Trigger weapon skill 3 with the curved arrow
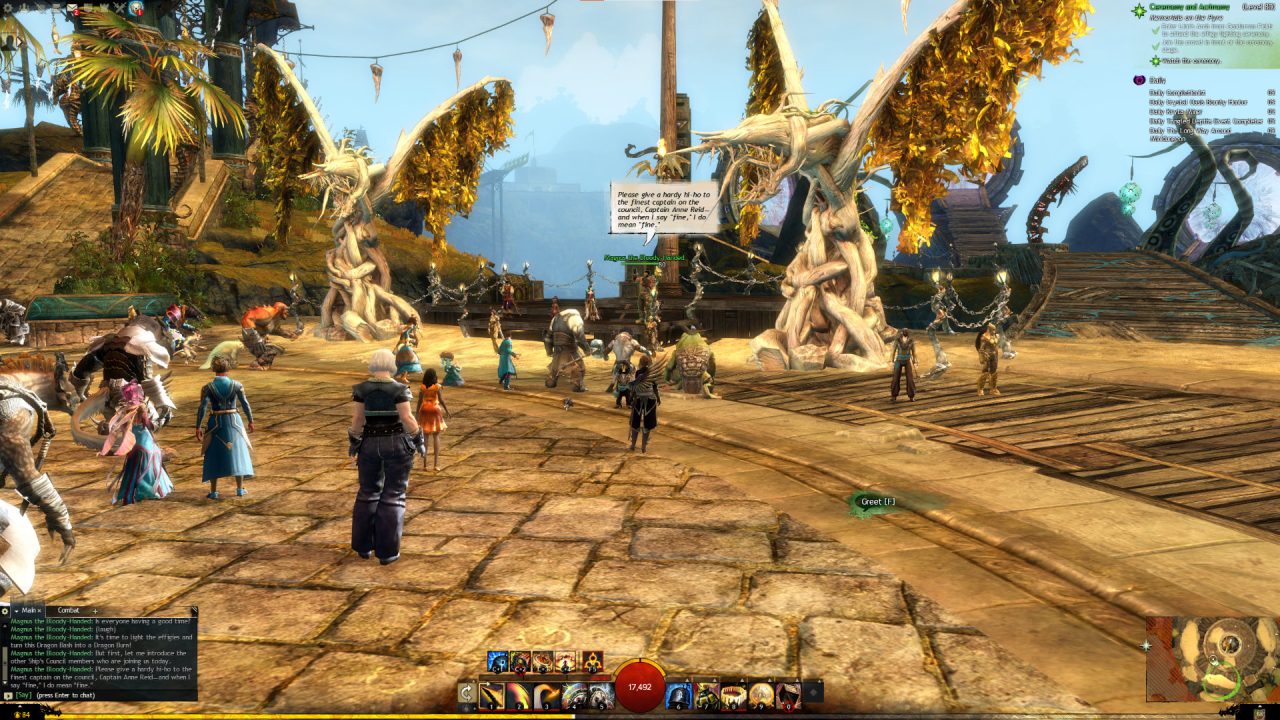Image resolution: width=1280 pixels, height=720 pixels. click(x=546, y=695)
